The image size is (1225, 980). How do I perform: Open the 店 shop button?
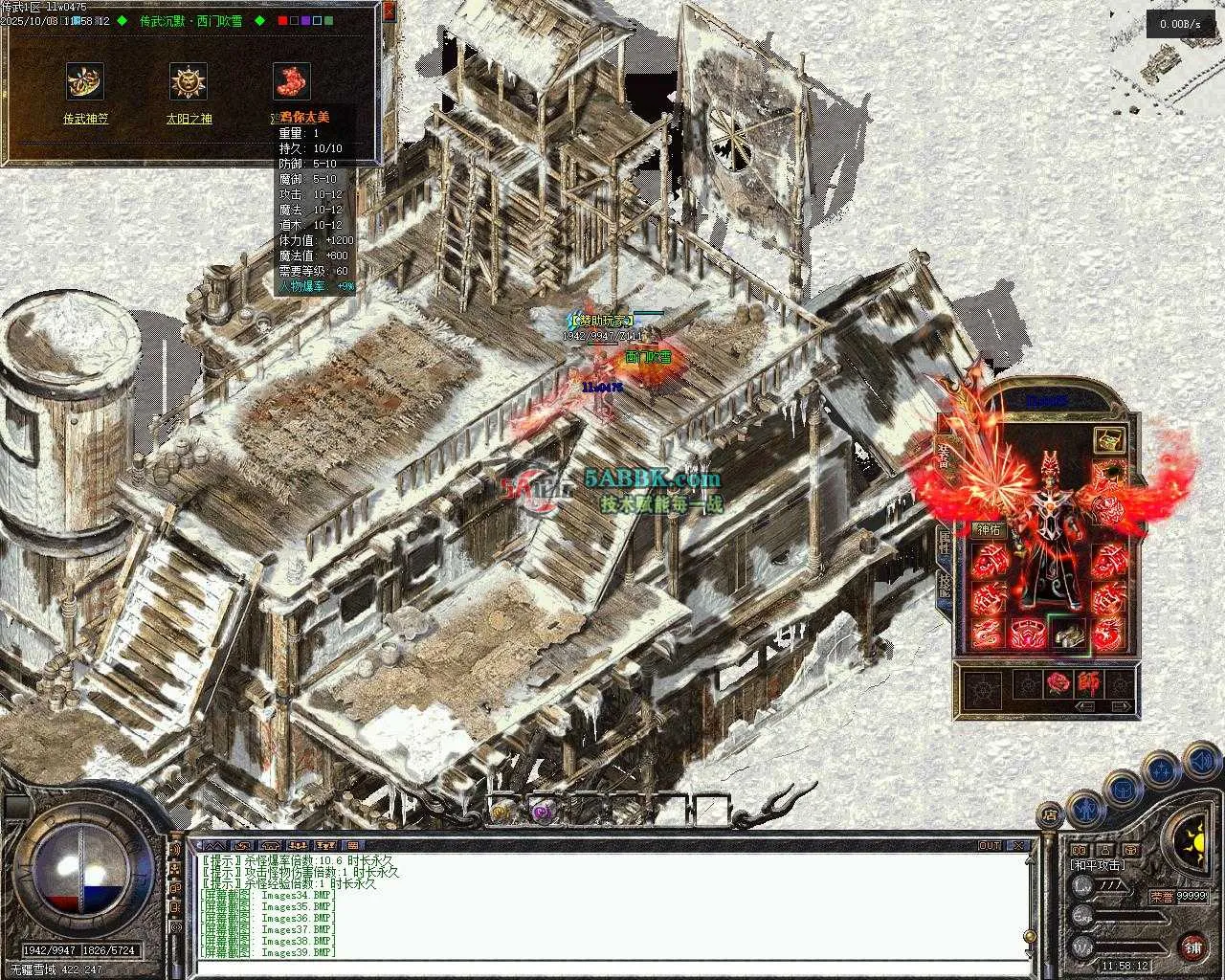1051,816
